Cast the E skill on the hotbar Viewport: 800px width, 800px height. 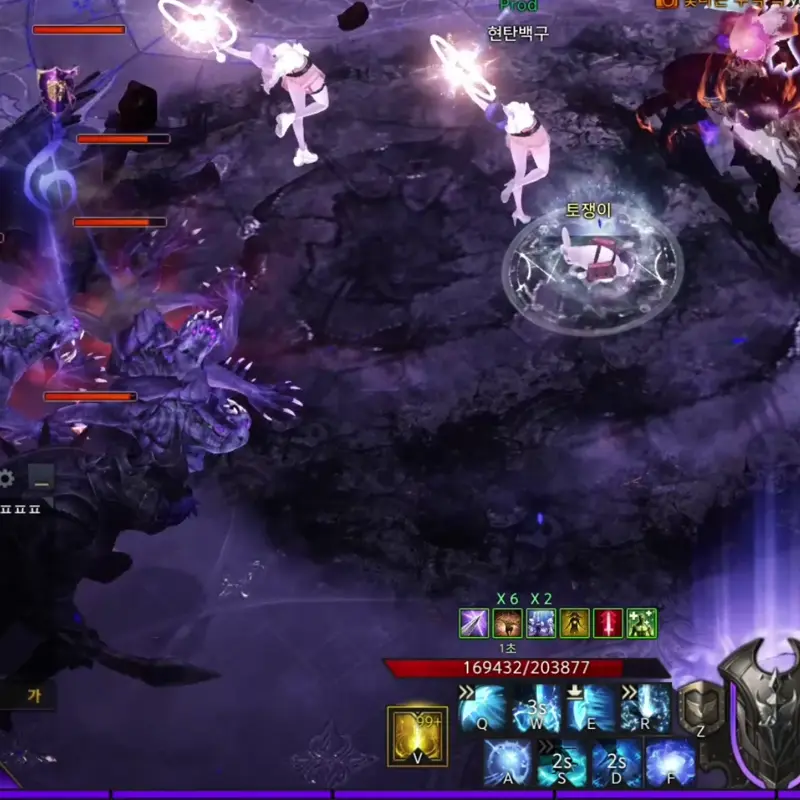coord(591,708)
